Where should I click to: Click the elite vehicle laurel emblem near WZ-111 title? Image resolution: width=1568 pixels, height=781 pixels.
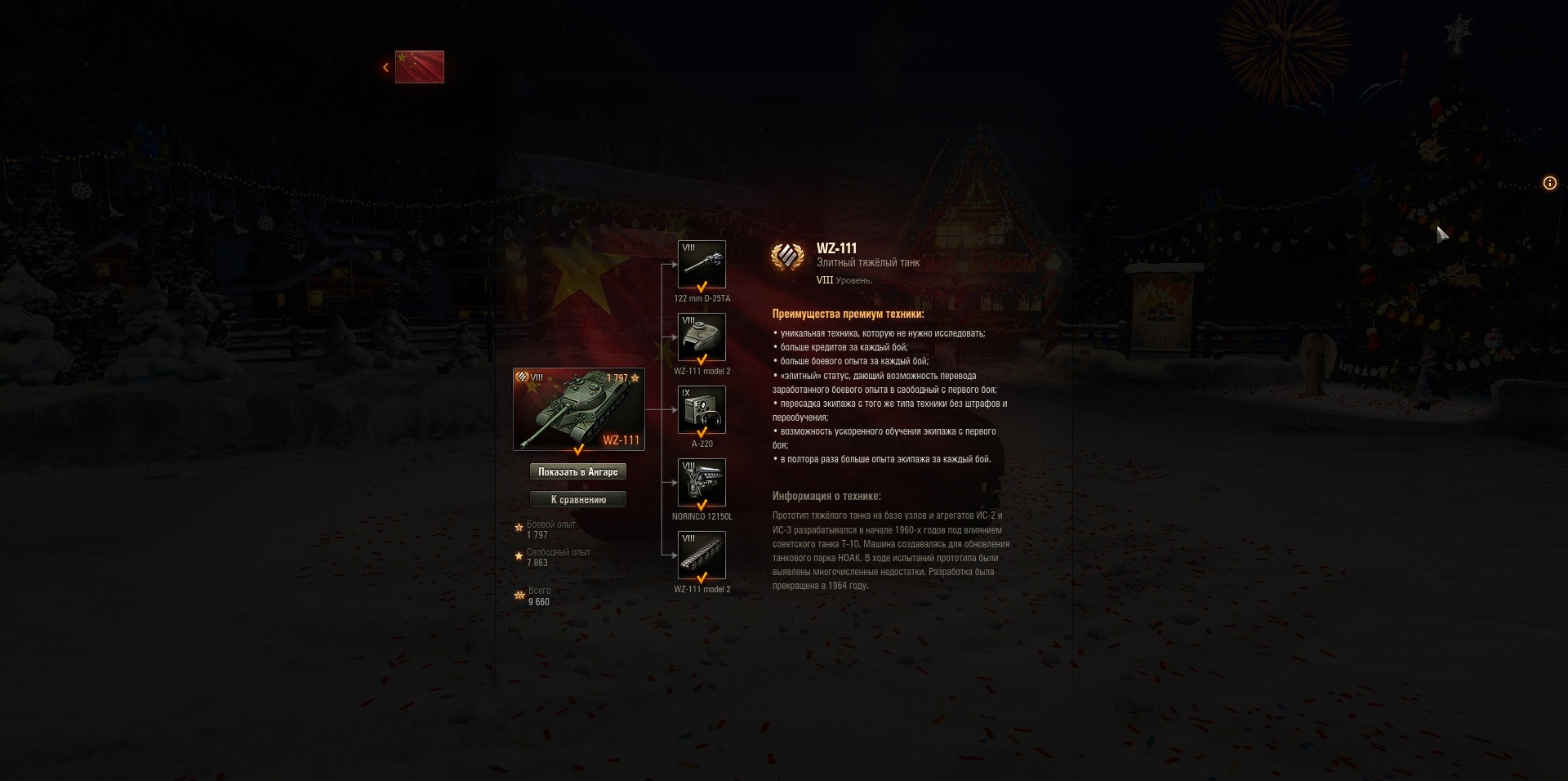[x=788, y=256]
